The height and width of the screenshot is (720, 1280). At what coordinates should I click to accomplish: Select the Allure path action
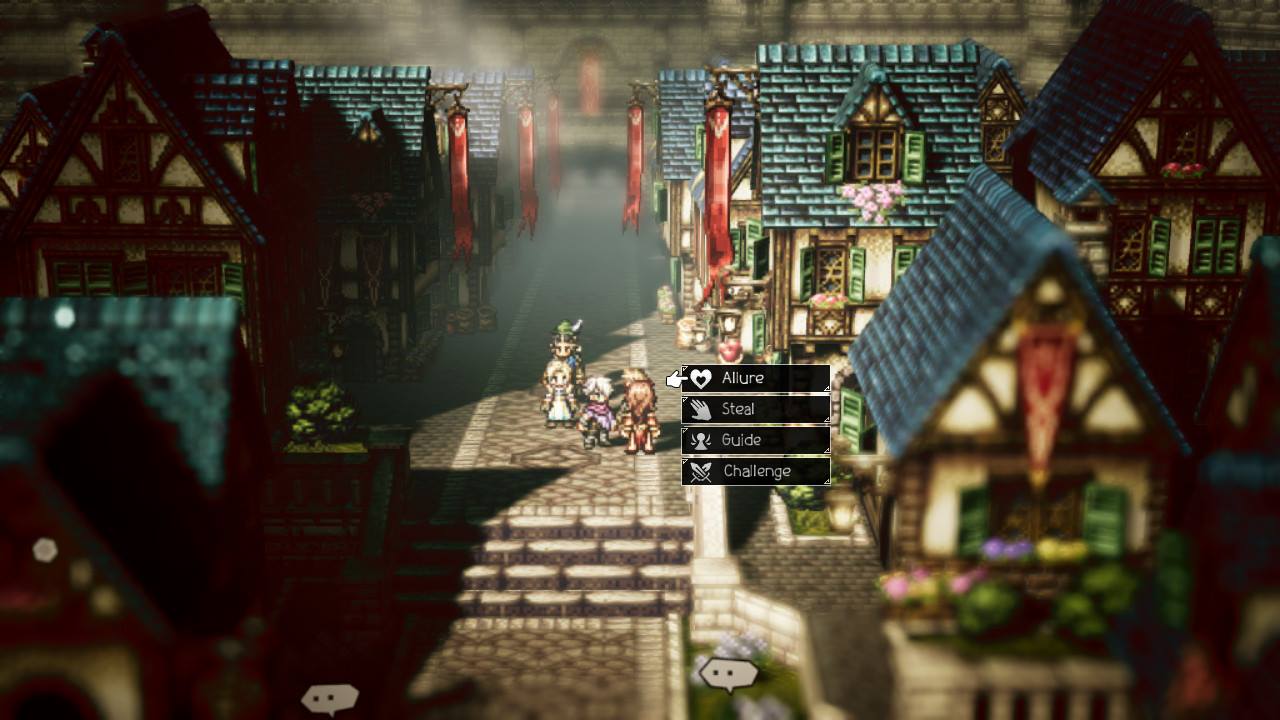click(x=755, y=379)
